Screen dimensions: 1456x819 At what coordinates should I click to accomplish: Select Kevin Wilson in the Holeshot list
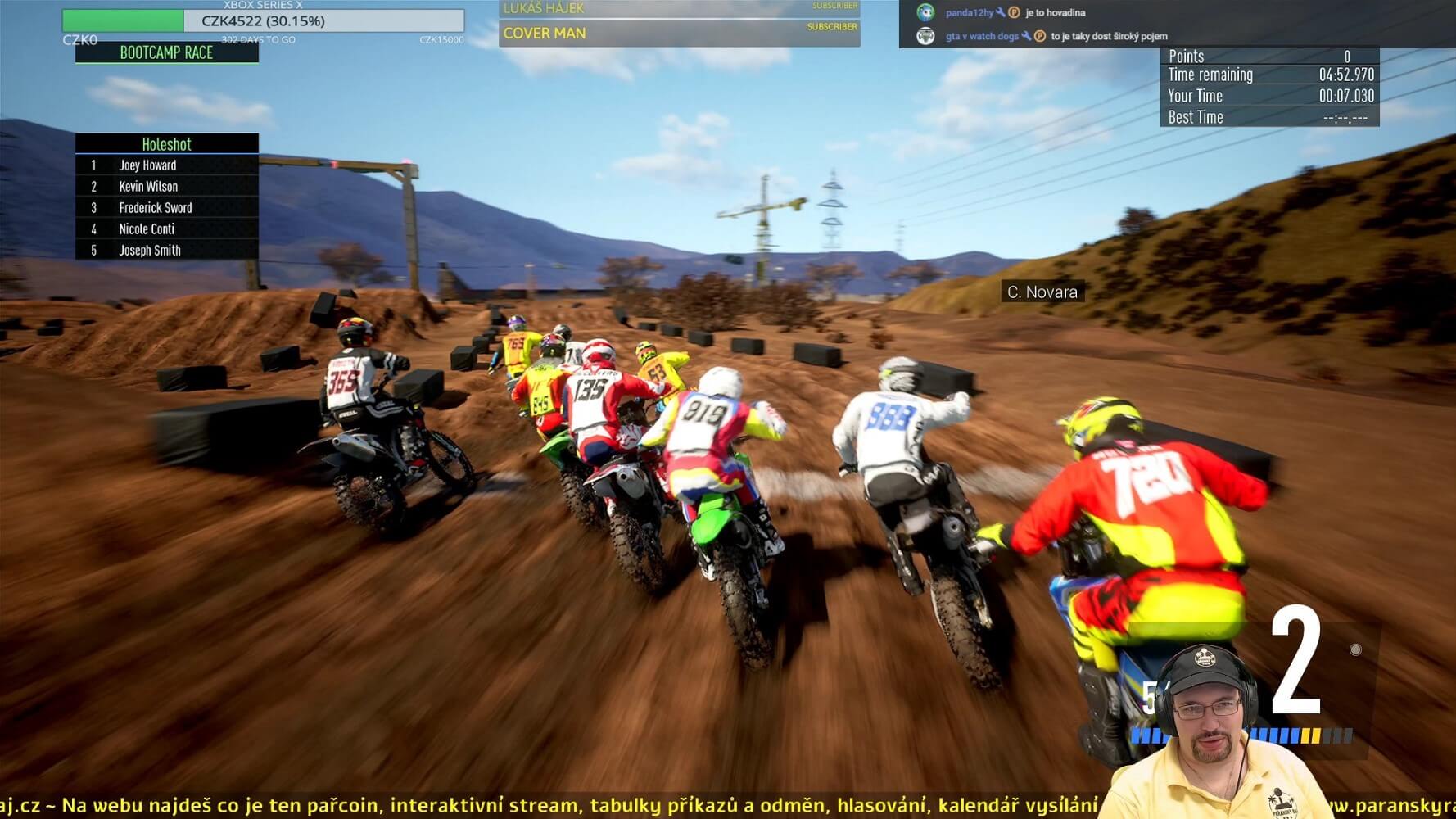tap(148, 187)
